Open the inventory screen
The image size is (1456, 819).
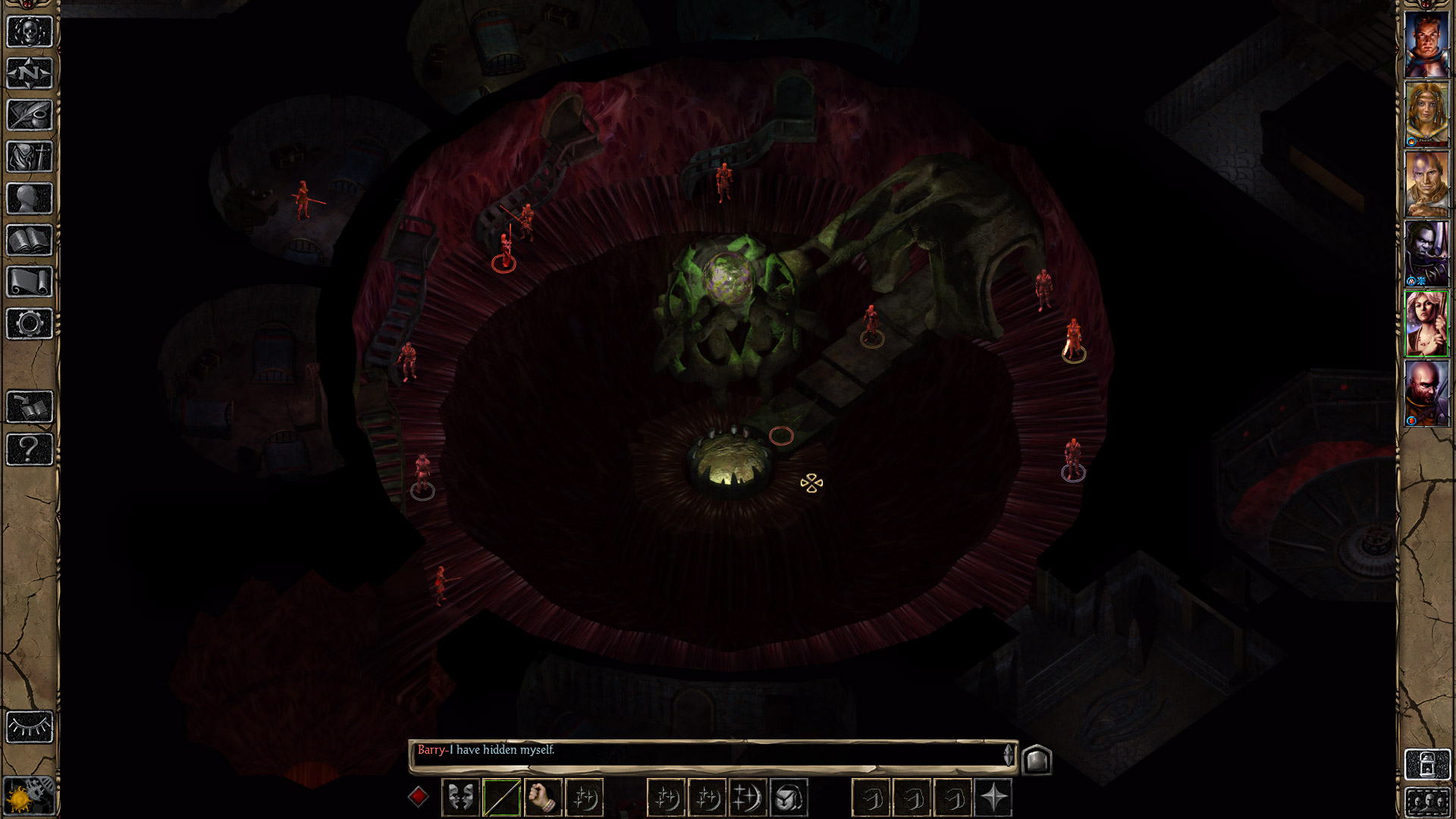pyautogui.click(x=30, y=157)
